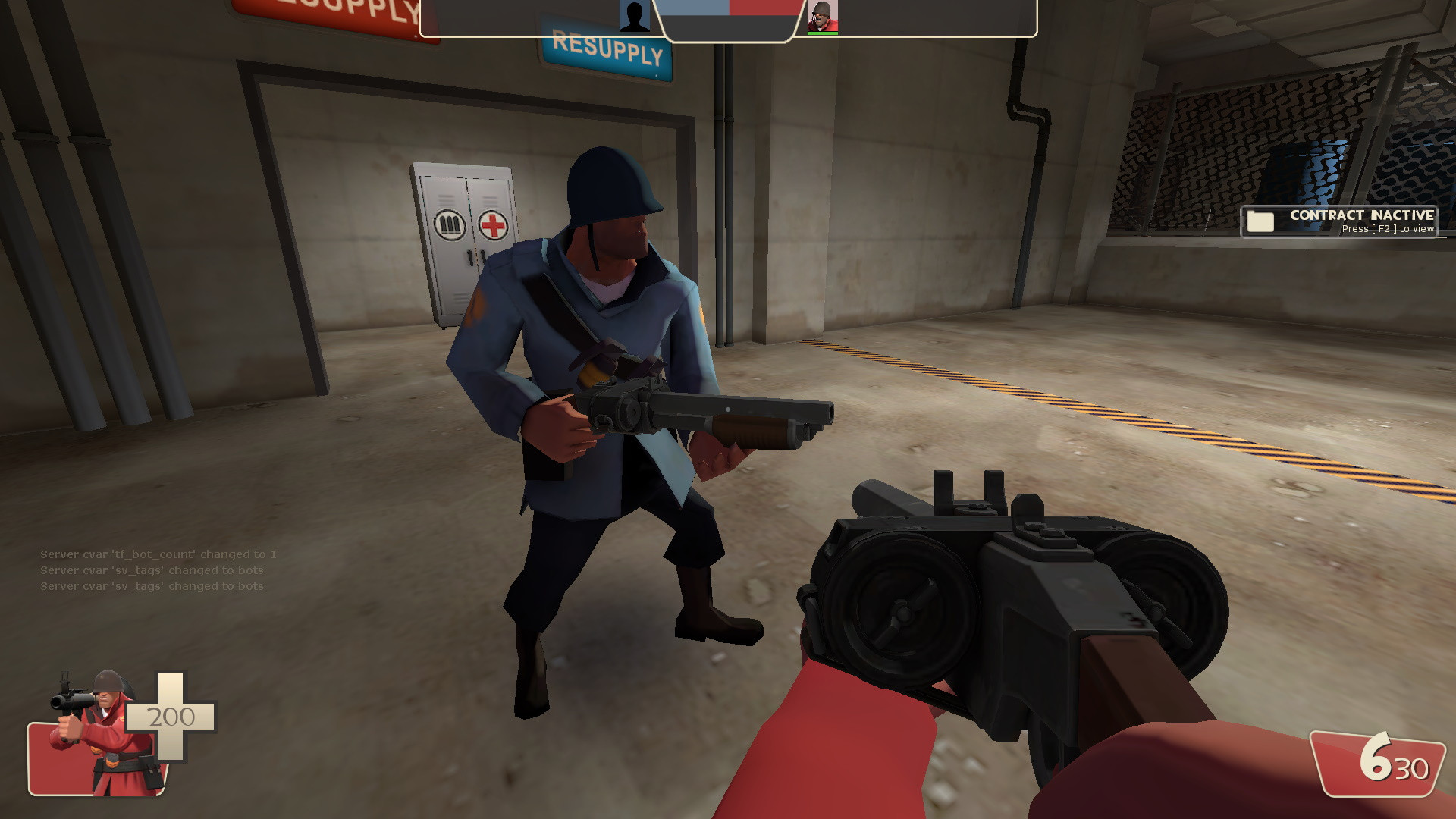Click the tf_bot_count console message
The image size is (1456, 819).
pos(158,554)
